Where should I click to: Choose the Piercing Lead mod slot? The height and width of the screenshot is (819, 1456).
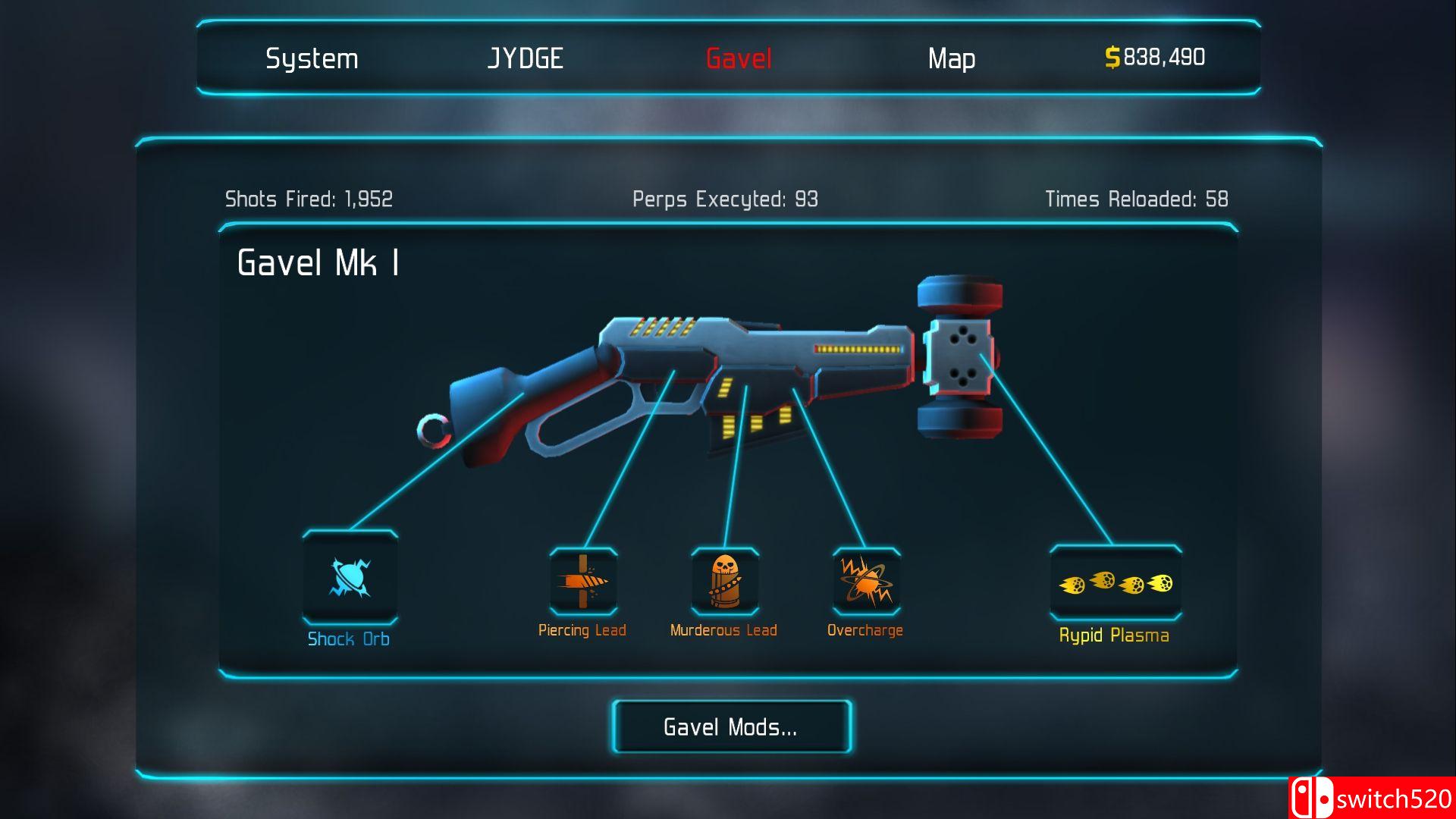[x=583, y=582]
